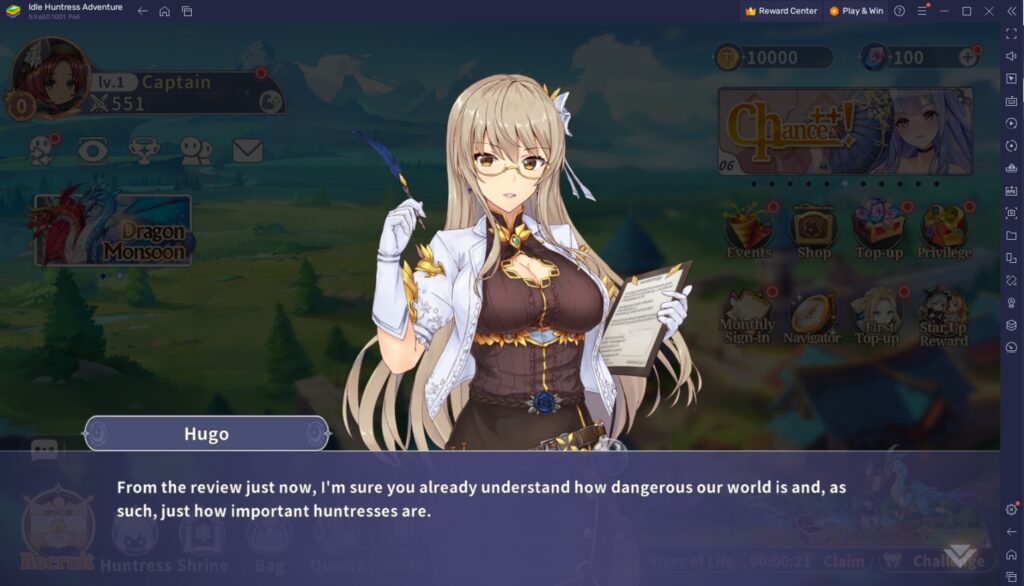This screenshot has width=1024, height=586.
Task: Open Monthly Sign-in rewards
Action: pyautogui.click(x=747, y=315)
